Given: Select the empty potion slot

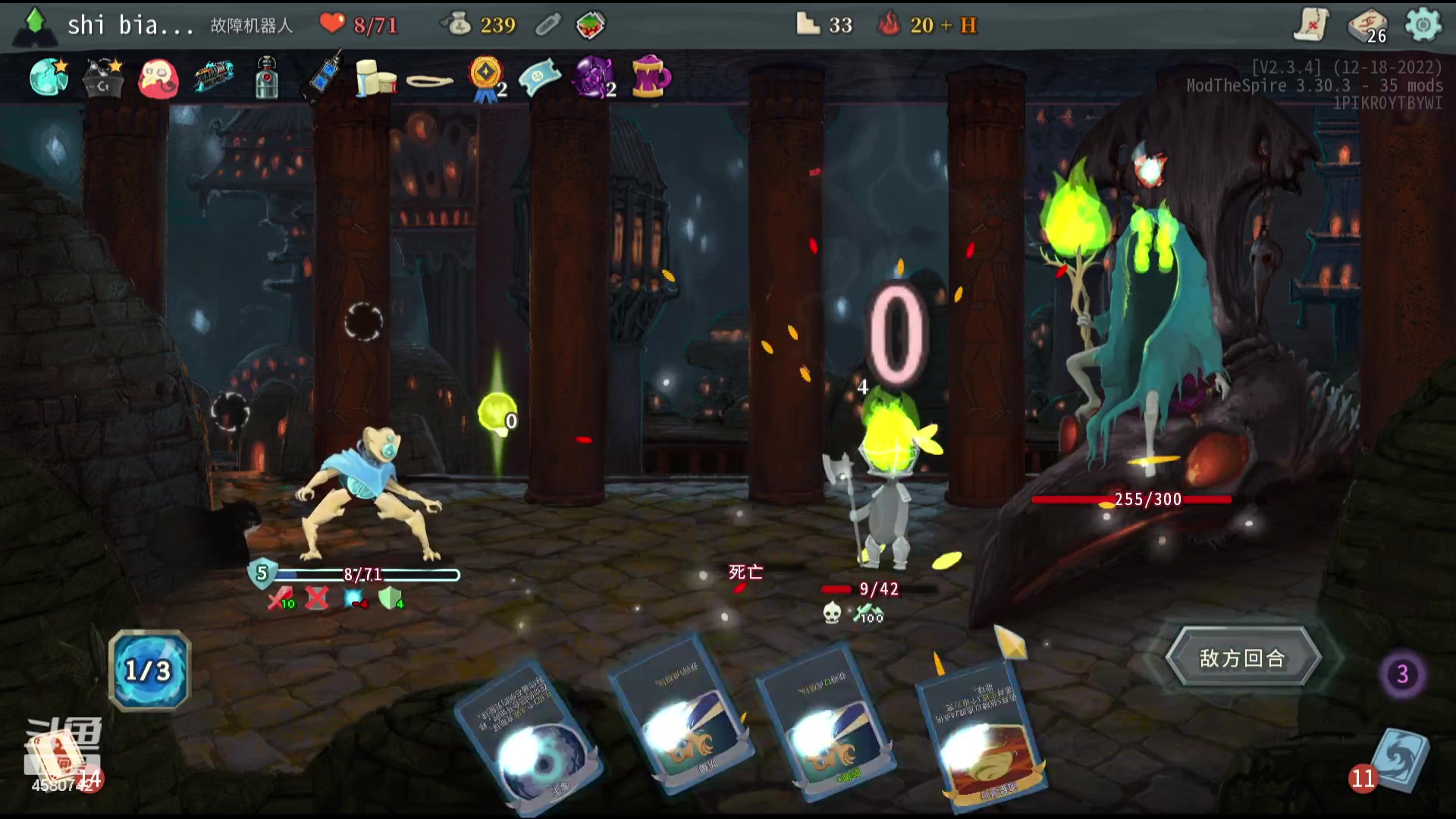Looking at the screenshot, I should tap(548, 26).
